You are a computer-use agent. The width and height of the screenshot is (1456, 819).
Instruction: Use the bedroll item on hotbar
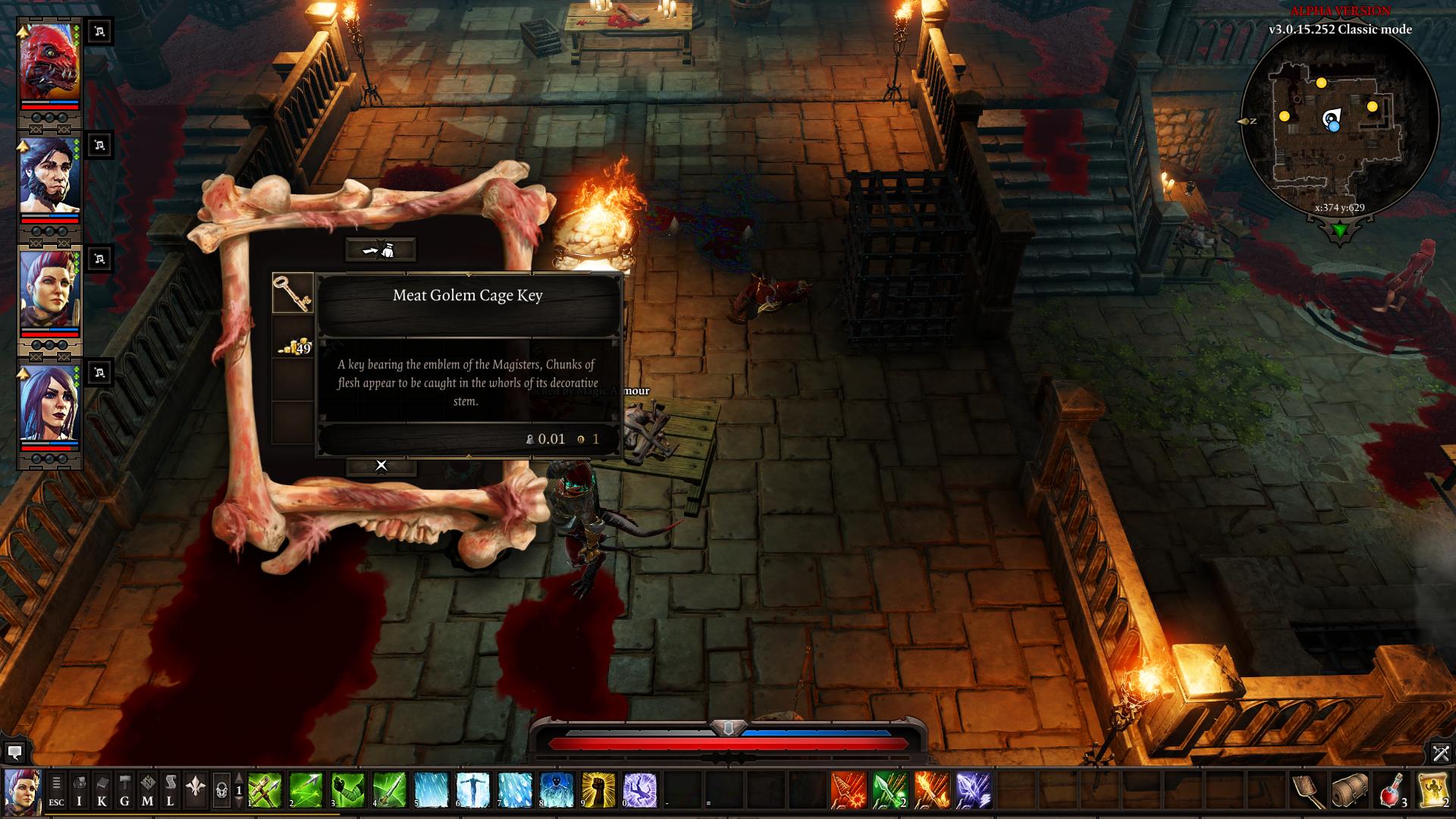[x=1350, y=790]
